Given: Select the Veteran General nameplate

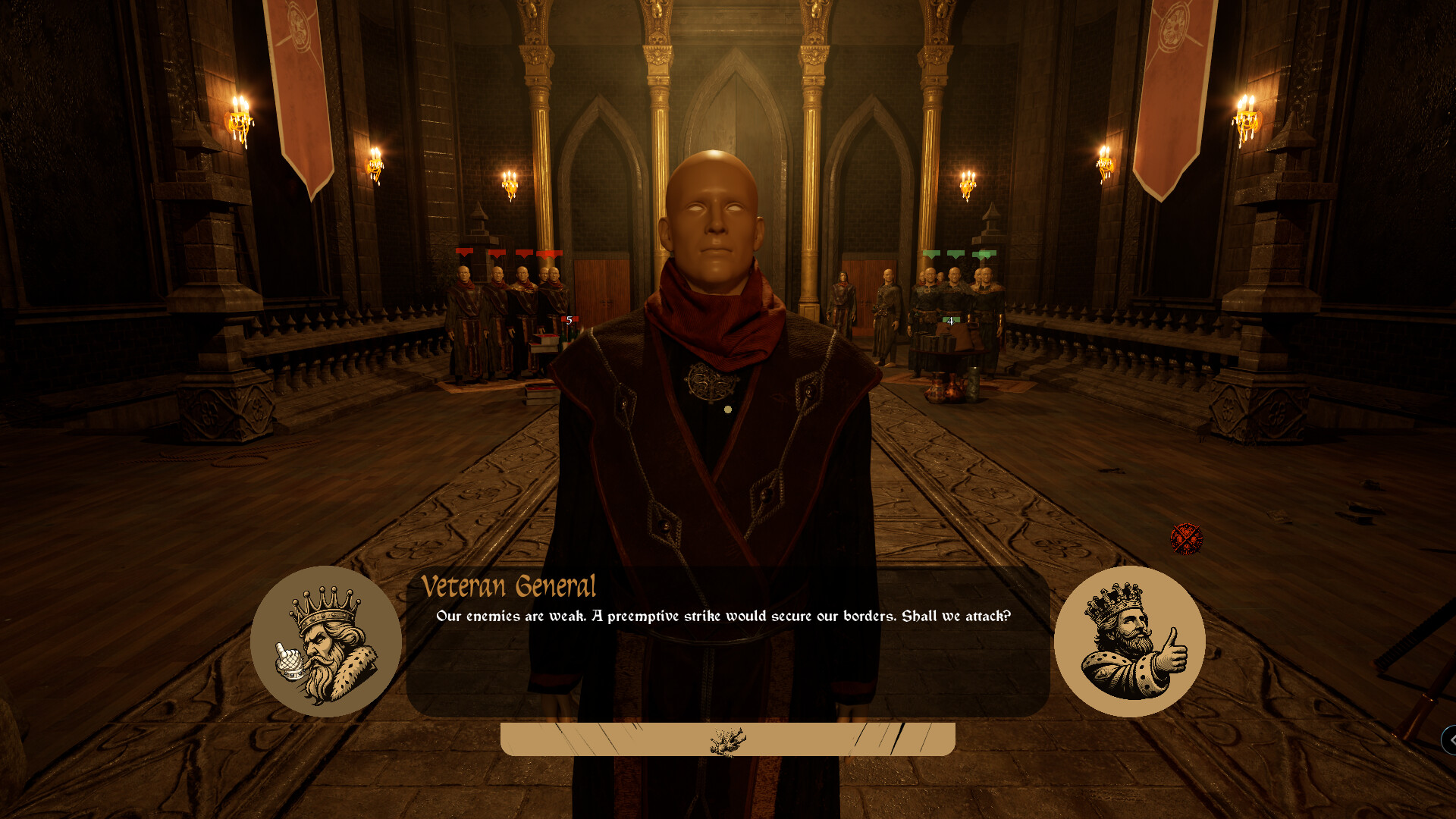Looking at the screenshot, I should coord(510,585).
